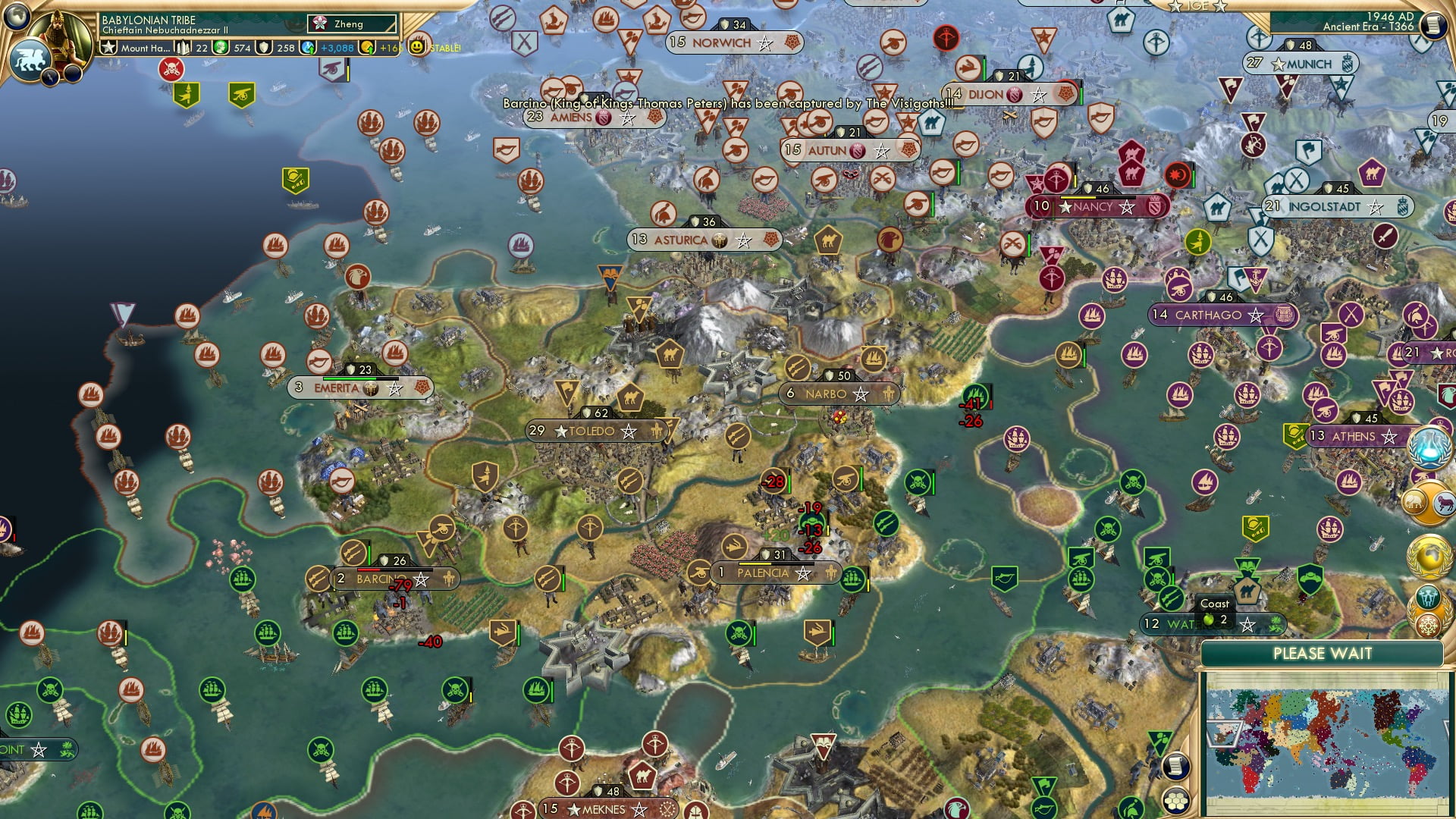Open the IGE panel tab
The width and height of the screenshot is (1456, 819).
pyautogui.click(x=1197, y=6)
